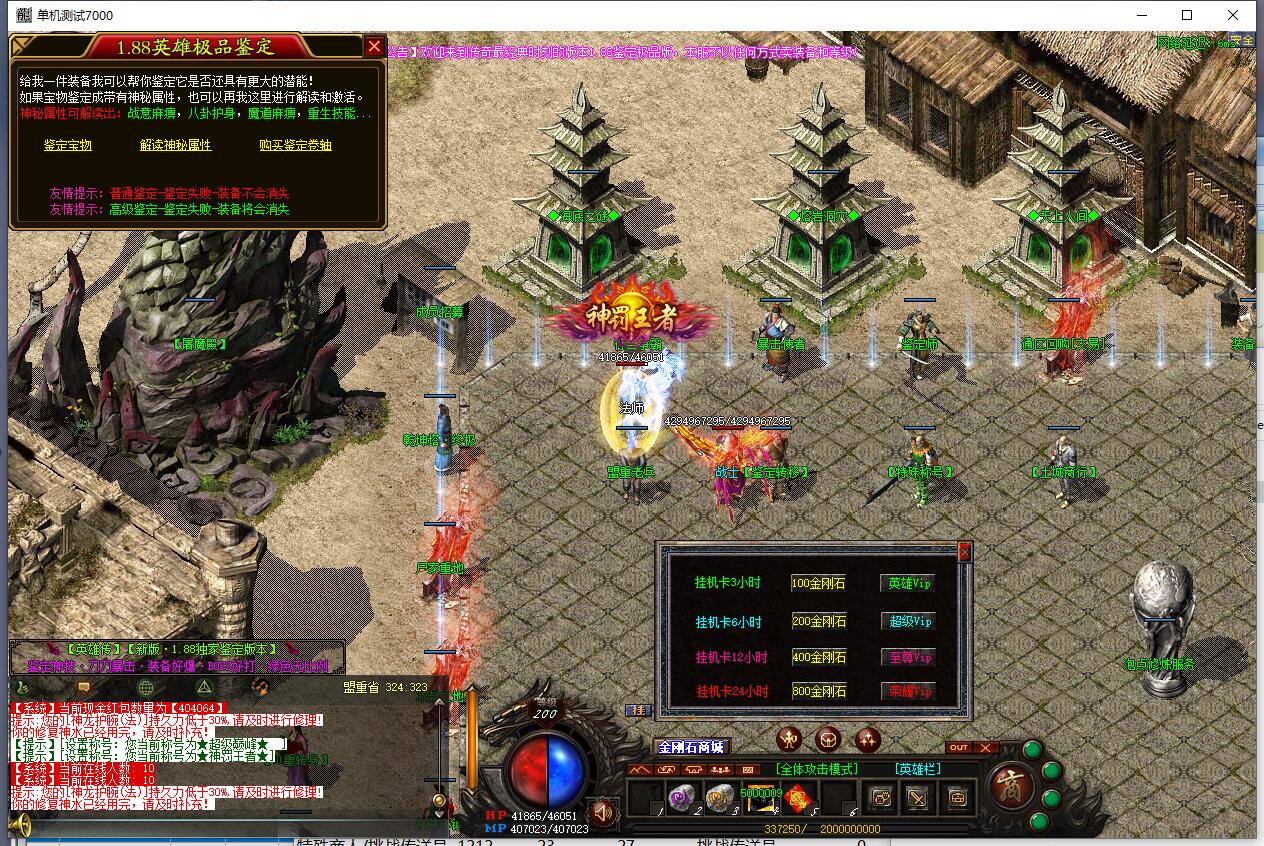Click the small 挂 auto-play button
This screenshot has width=1264, height=846.
point(636,710)
